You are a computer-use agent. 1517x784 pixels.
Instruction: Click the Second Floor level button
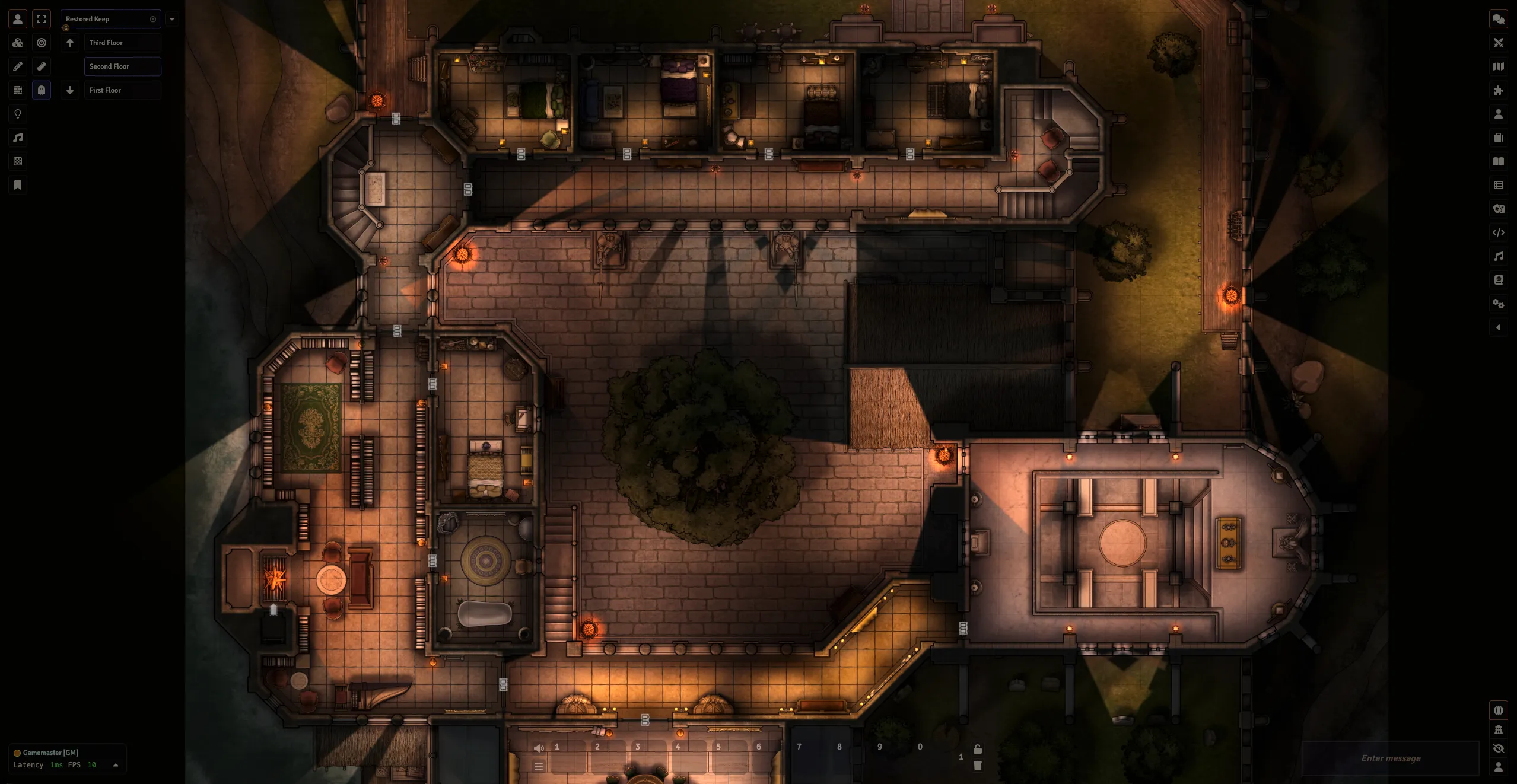(122, 66)
